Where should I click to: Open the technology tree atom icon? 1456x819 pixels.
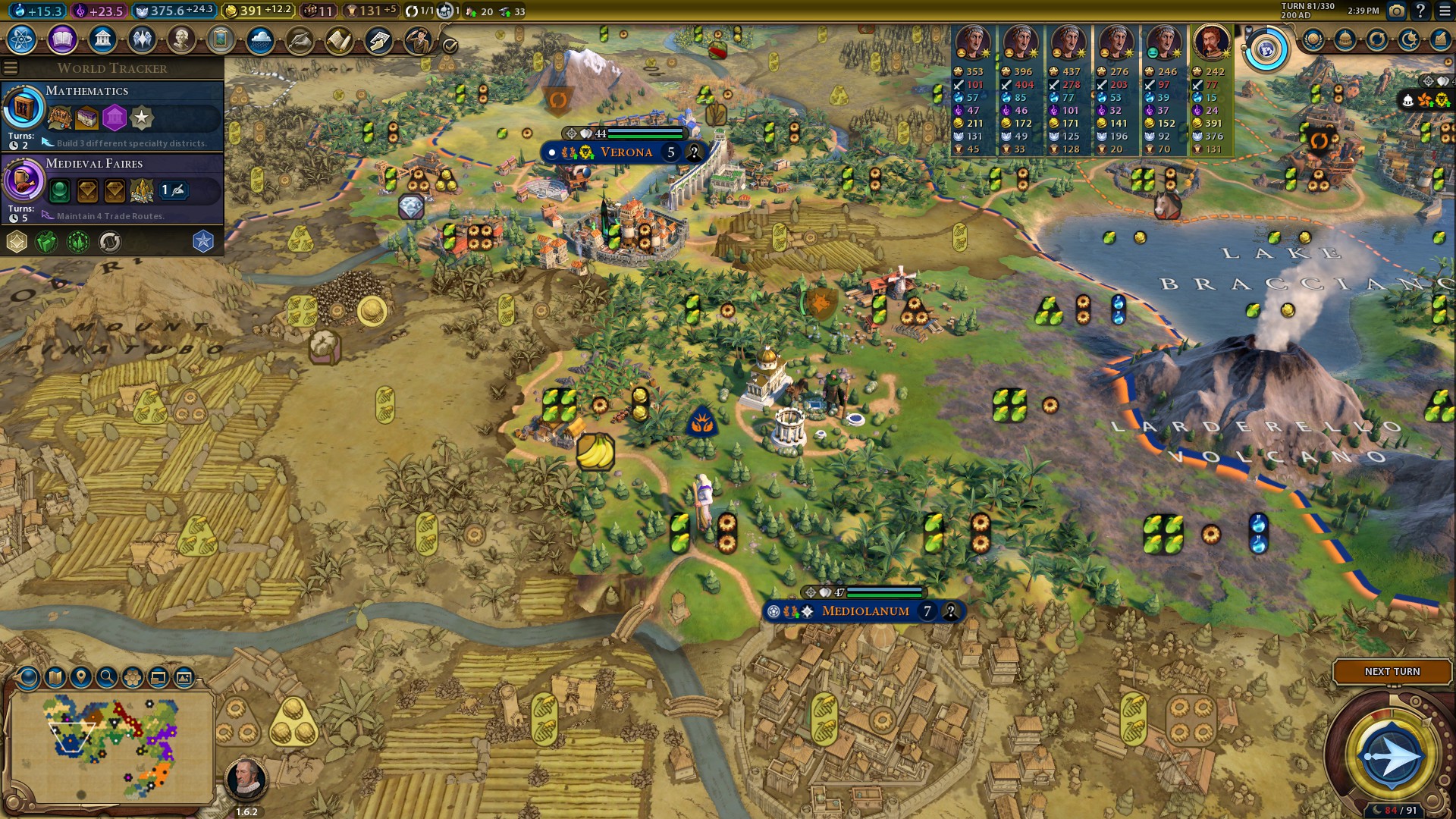click(22, 39)
